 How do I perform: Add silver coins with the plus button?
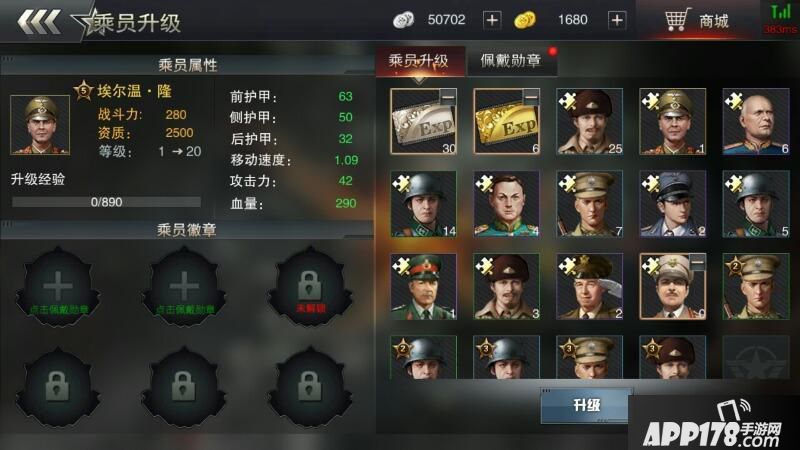point(491,20)
